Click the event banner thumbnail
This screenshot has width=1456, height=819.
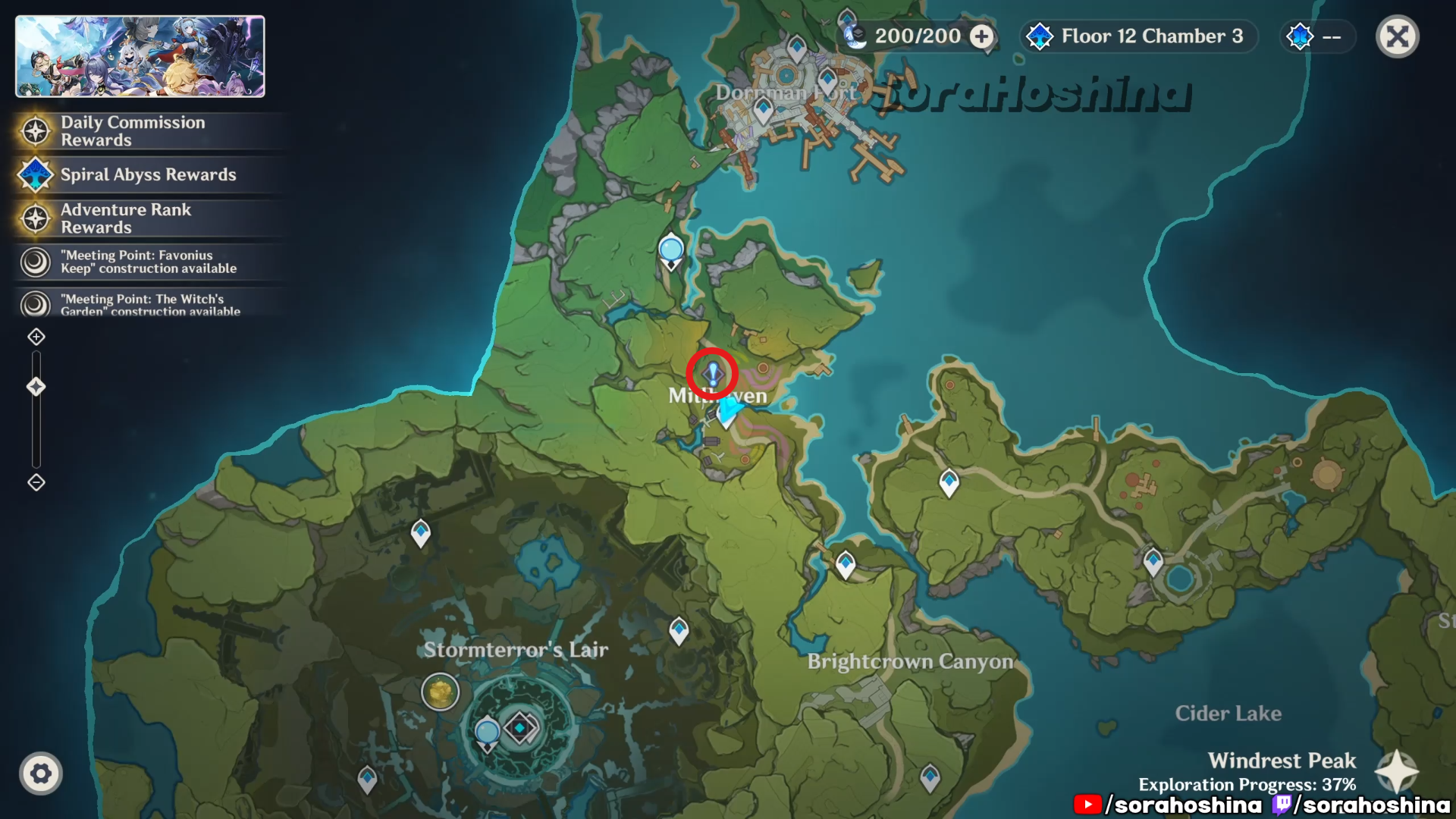(x=140, y=57)
